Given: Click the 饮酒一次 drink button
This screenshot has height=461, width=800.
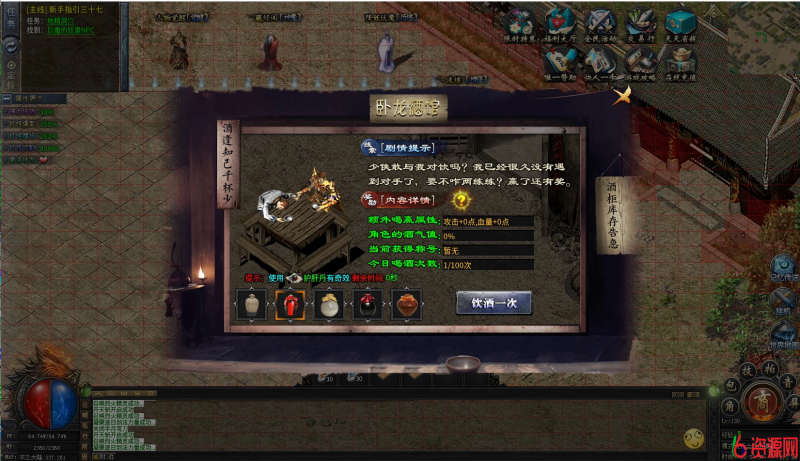Looking at the screenshot, I should (x=494, y=302).
